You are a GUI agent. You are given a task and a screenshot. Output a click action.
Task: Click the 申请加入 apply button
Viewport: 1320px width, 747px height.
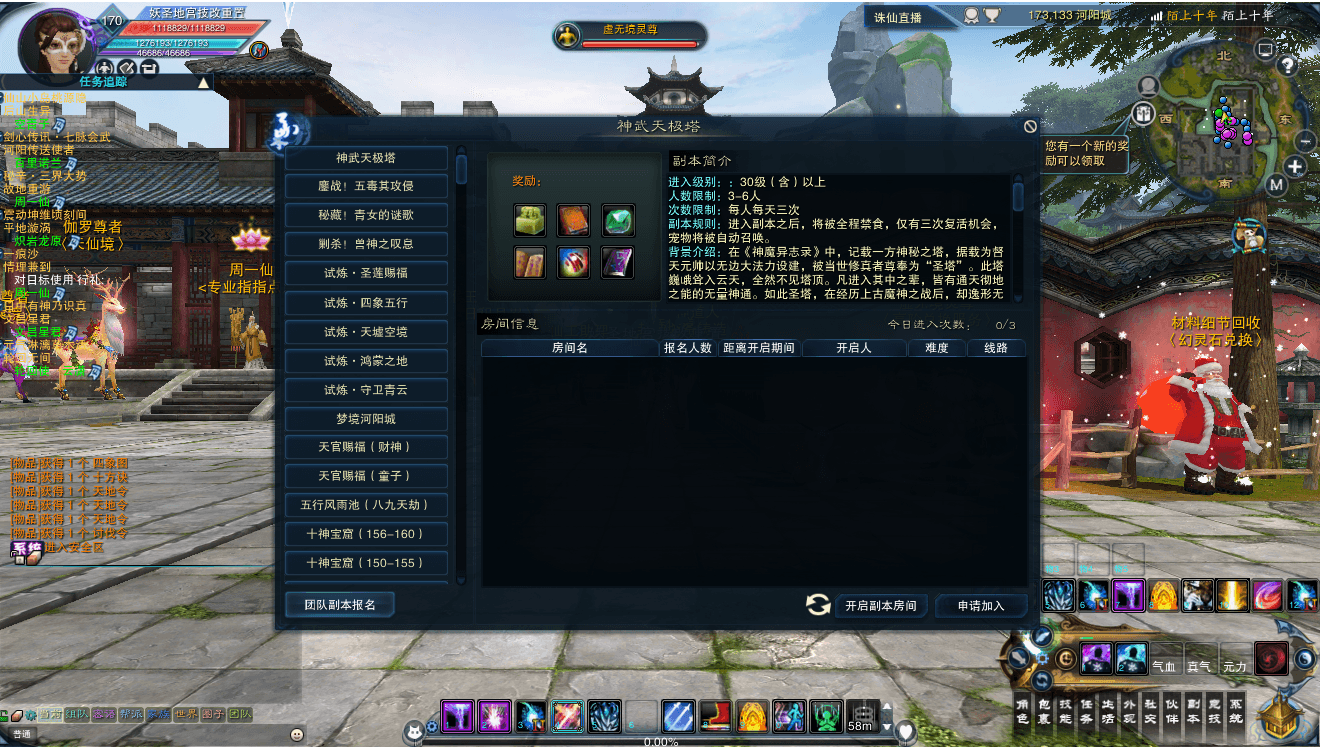(980, 605)
